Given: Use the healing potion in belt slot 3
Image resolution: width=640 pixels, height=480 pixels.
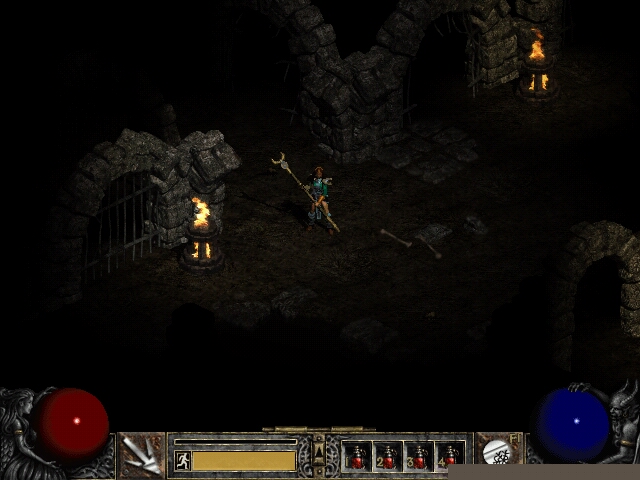Looking at the screenshot, I should tap(419, 457).
